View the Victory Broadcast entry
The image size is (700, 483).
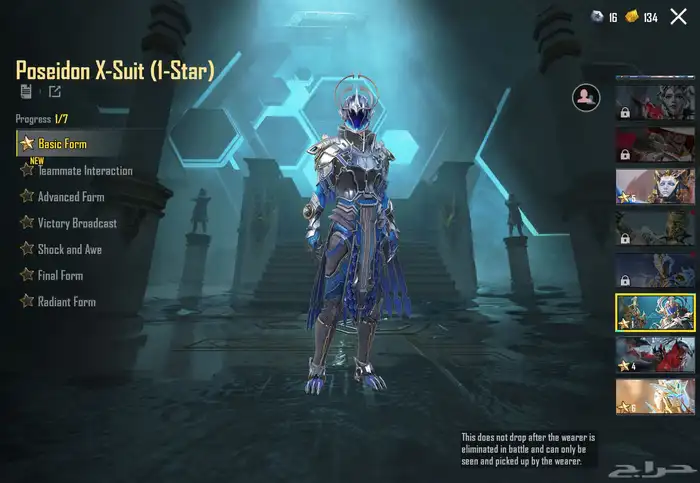pyautogui.click(x=77, y=223)
